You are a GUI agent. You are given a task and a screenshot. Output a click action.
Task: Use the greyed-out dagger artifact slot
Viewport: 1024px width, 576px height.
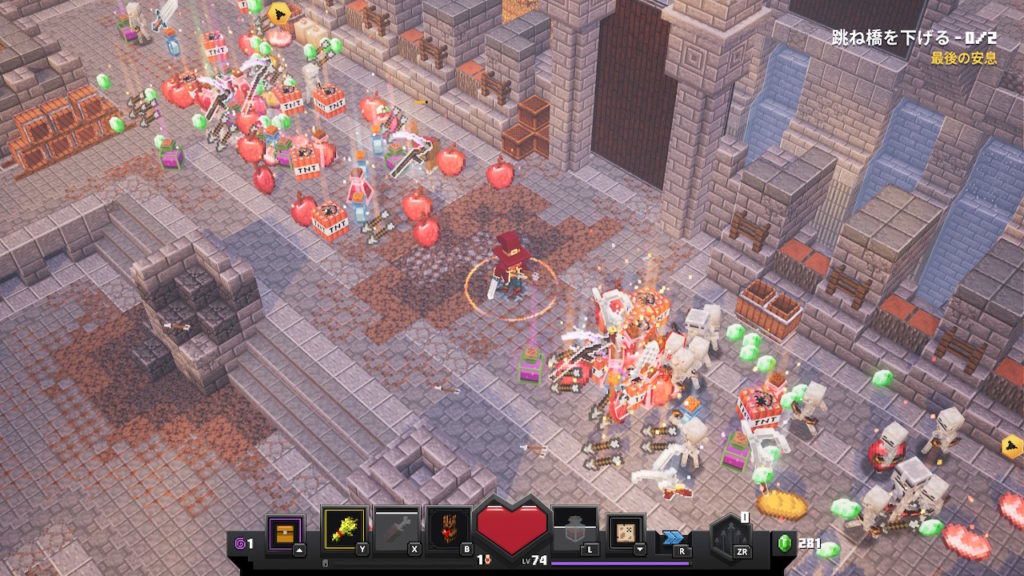pos(395,527)
